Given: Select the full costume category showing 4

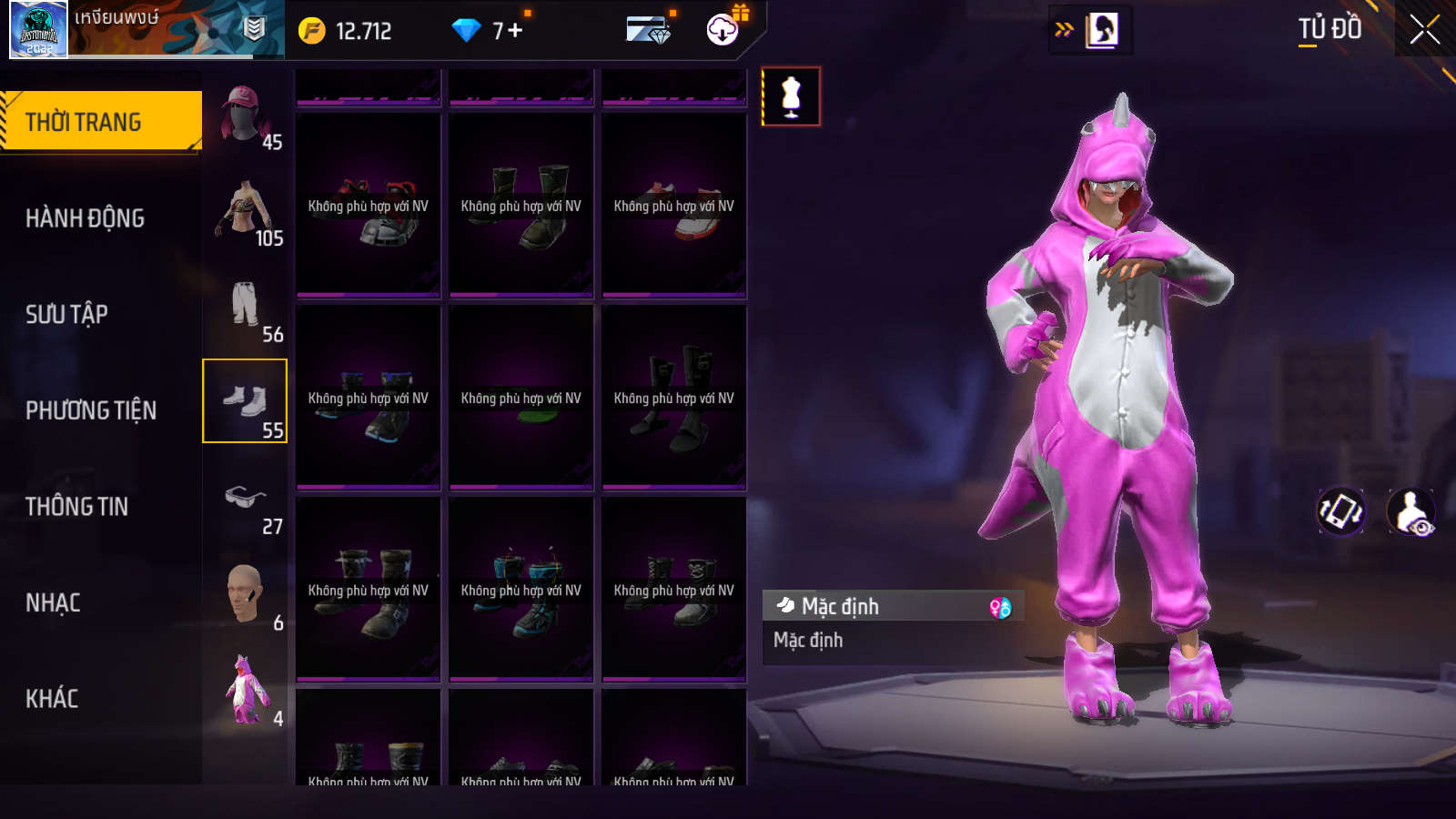Looking at the screenshot, I should [246, 692].
